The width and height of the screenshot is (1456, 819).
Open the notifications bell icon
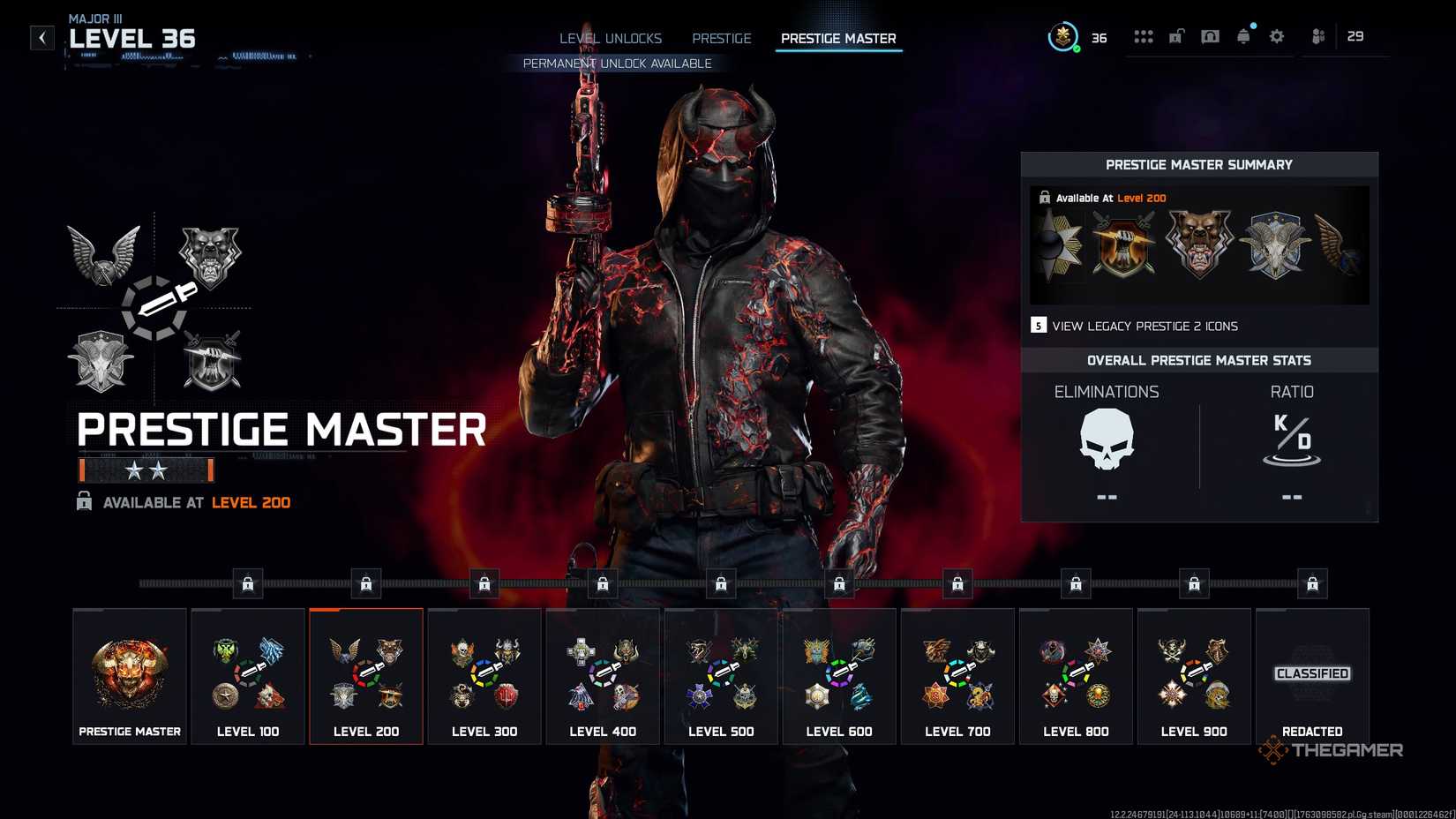1243,36
